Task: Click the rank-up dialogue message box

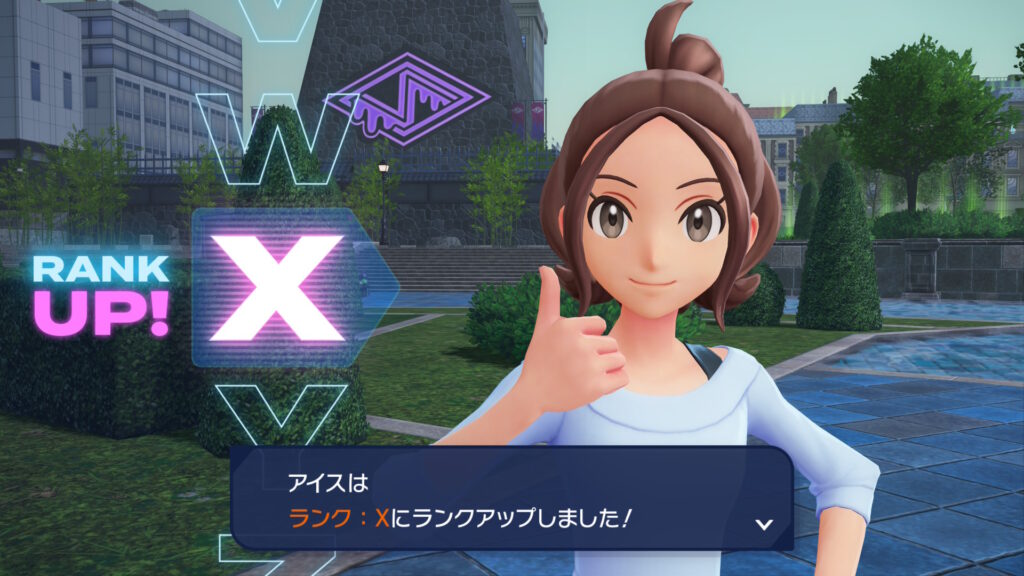Action: point(511,498)
